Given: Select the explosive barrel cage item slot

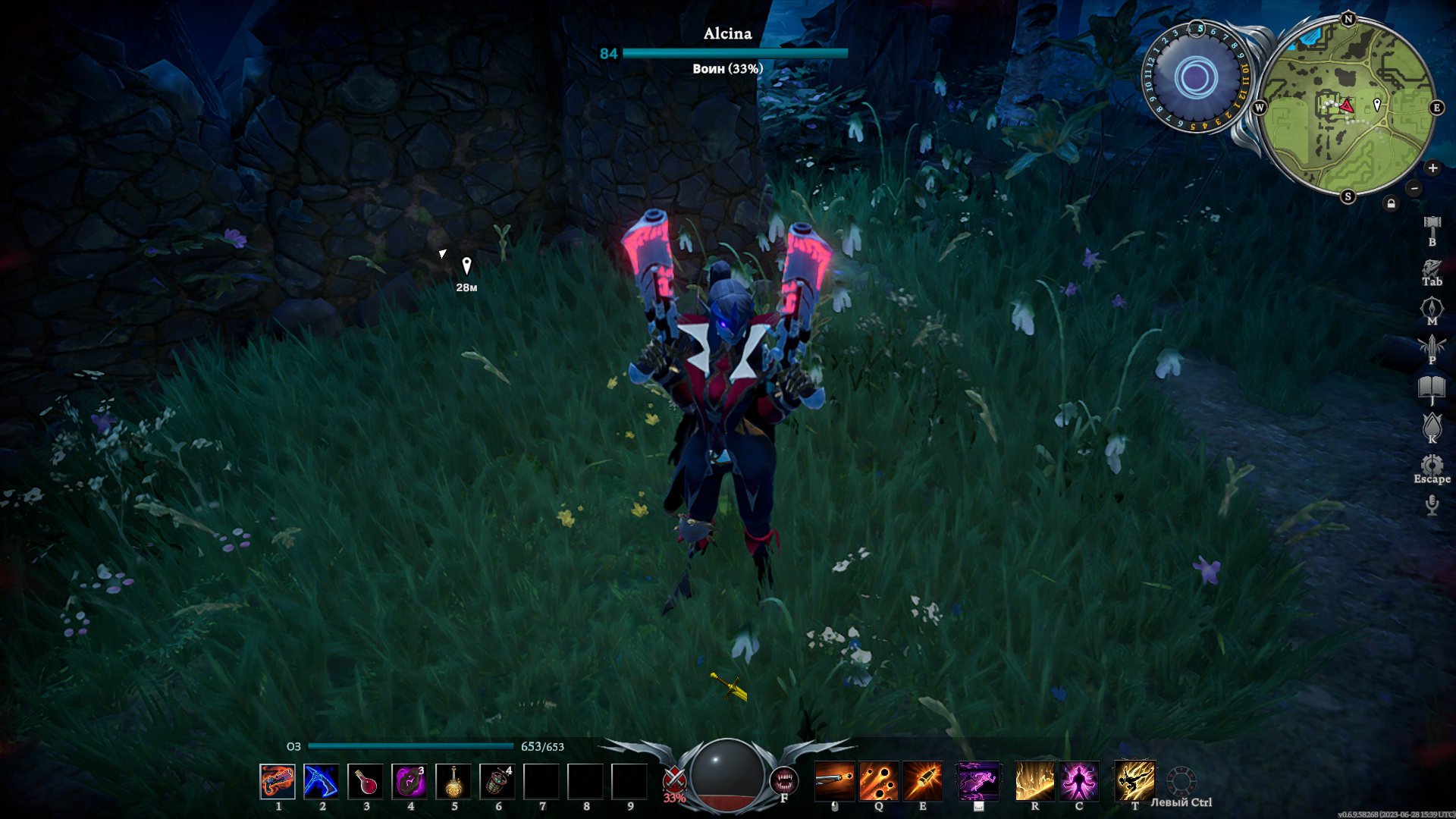Looking at the screenshot, I should [x=497, y=781].
